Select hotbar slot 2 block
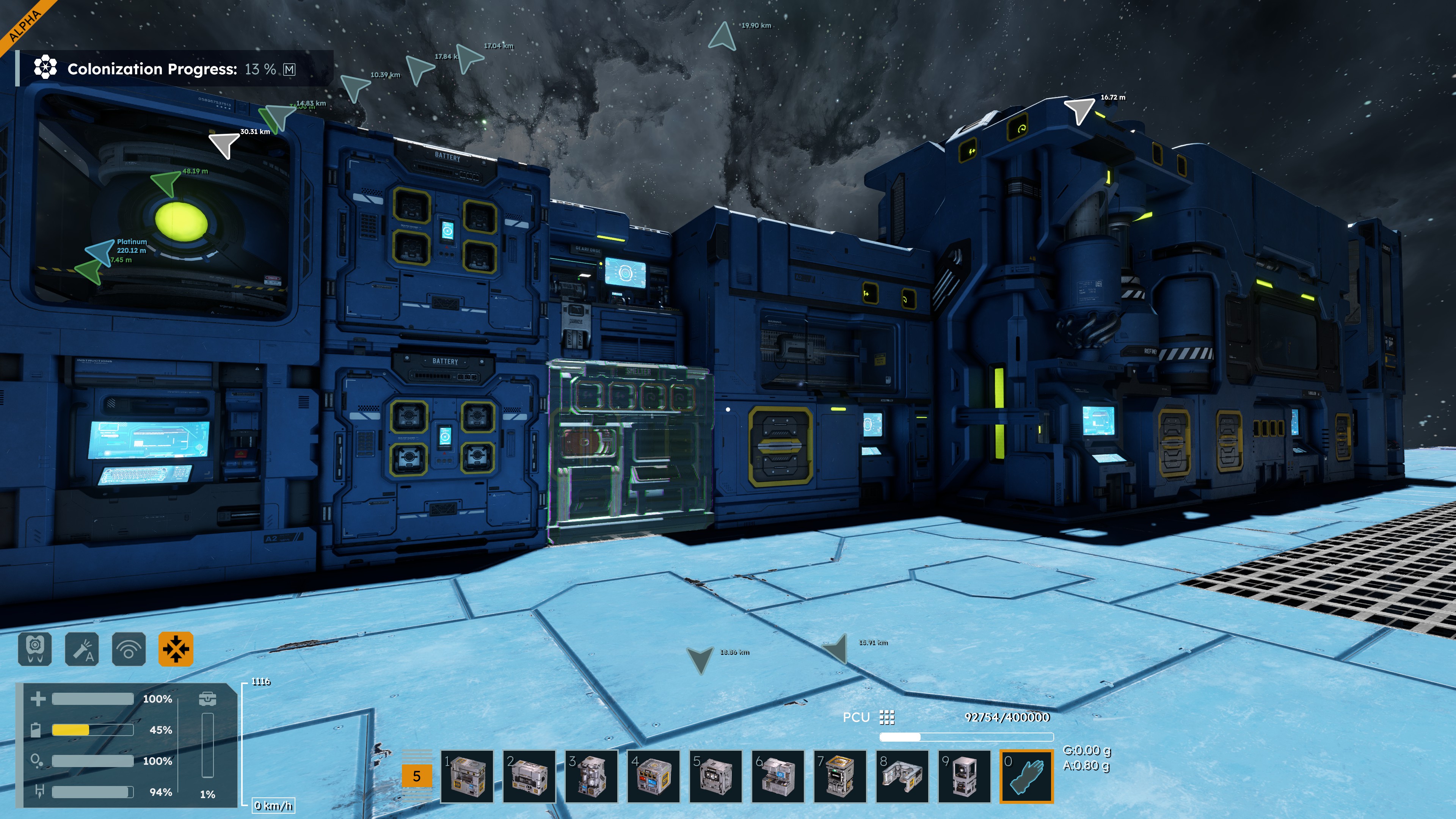 [529, 776]
